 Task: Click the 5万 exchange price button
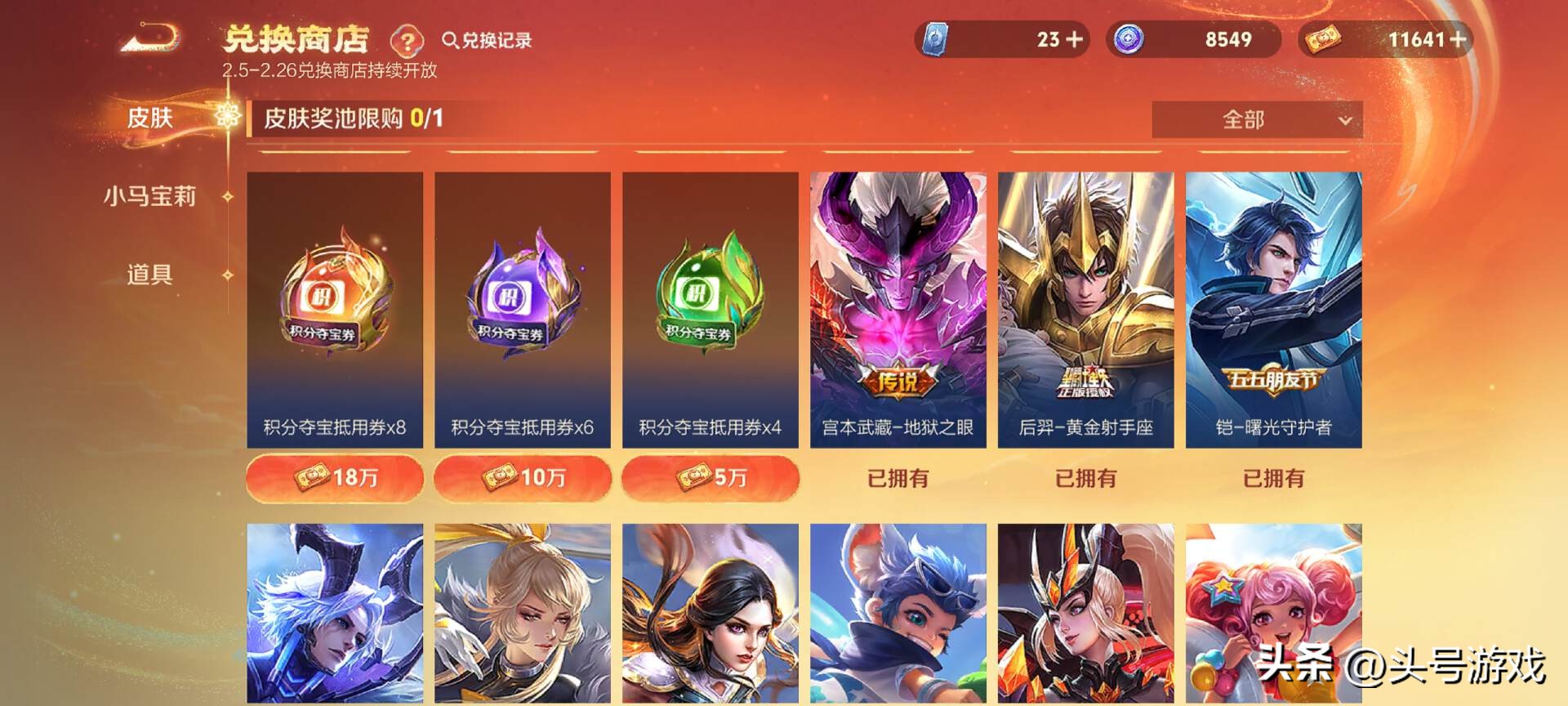click(709, 478)
